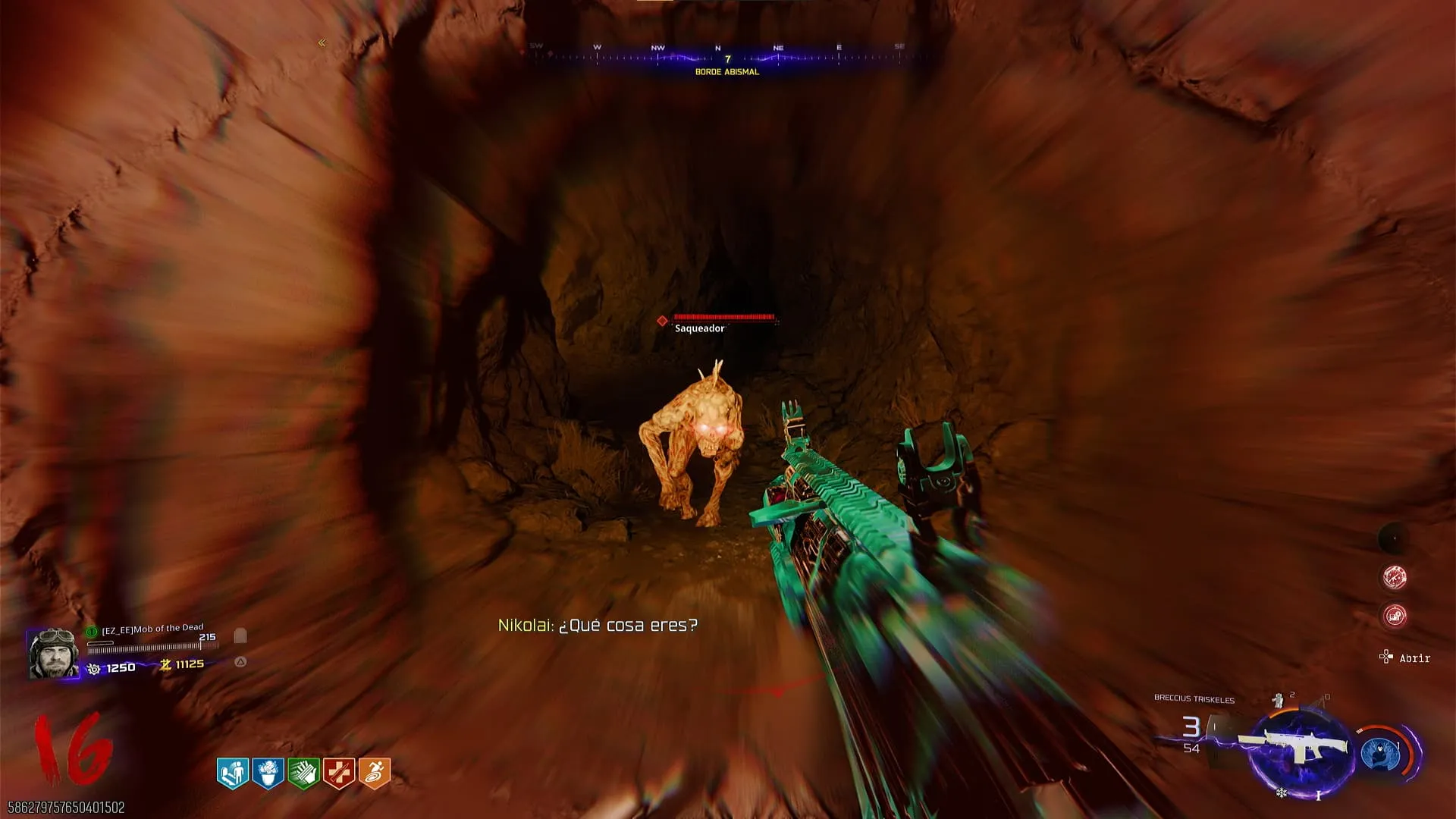Viewport: 1456px width, 819px height.
Task: Click the blue mushroom-cloud perk icon
Action: pos(268,773)
